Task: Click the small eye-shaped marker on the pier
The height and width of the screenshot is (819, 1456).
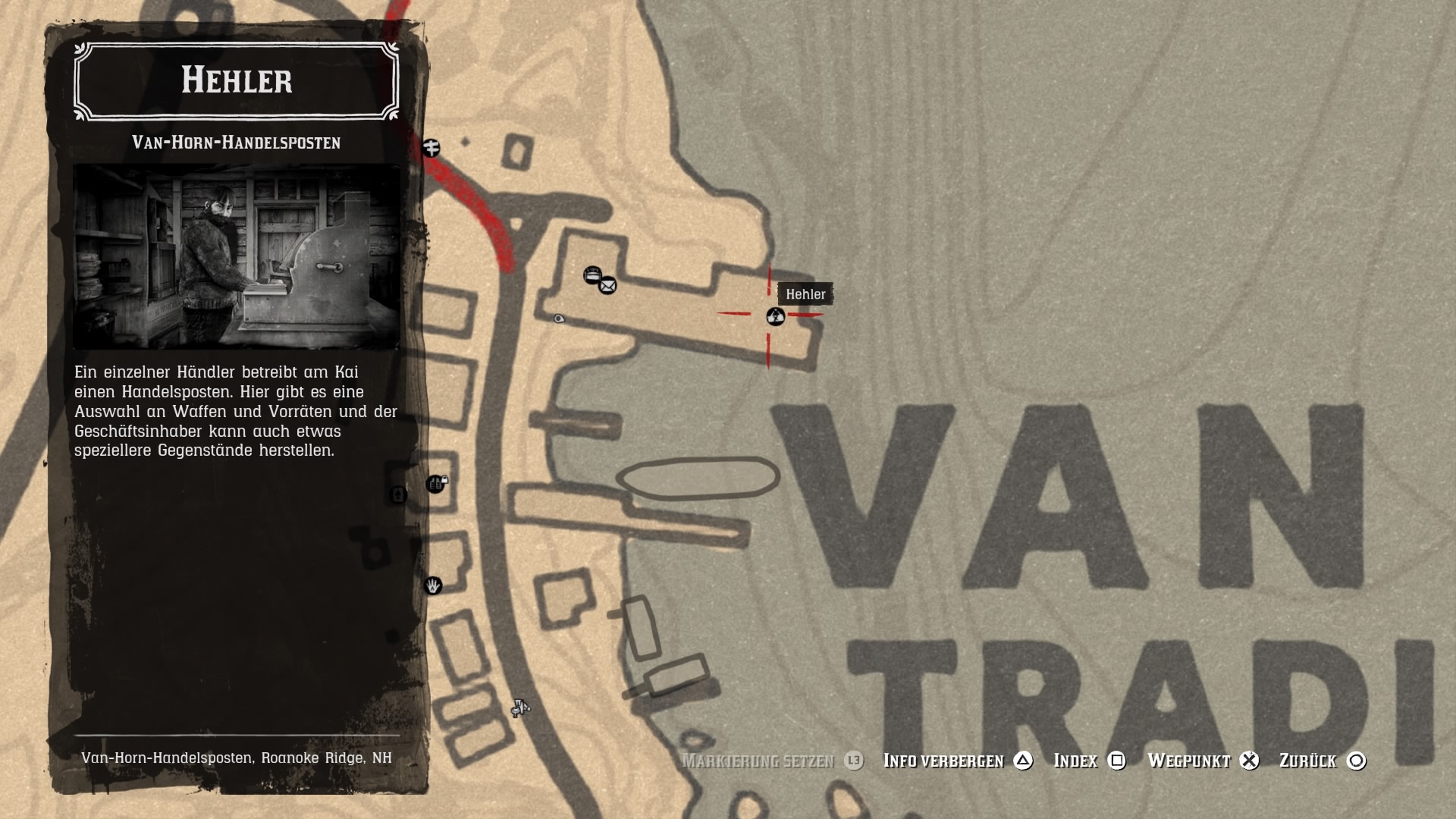Action: pyautogui.click(x=559, y=319)
